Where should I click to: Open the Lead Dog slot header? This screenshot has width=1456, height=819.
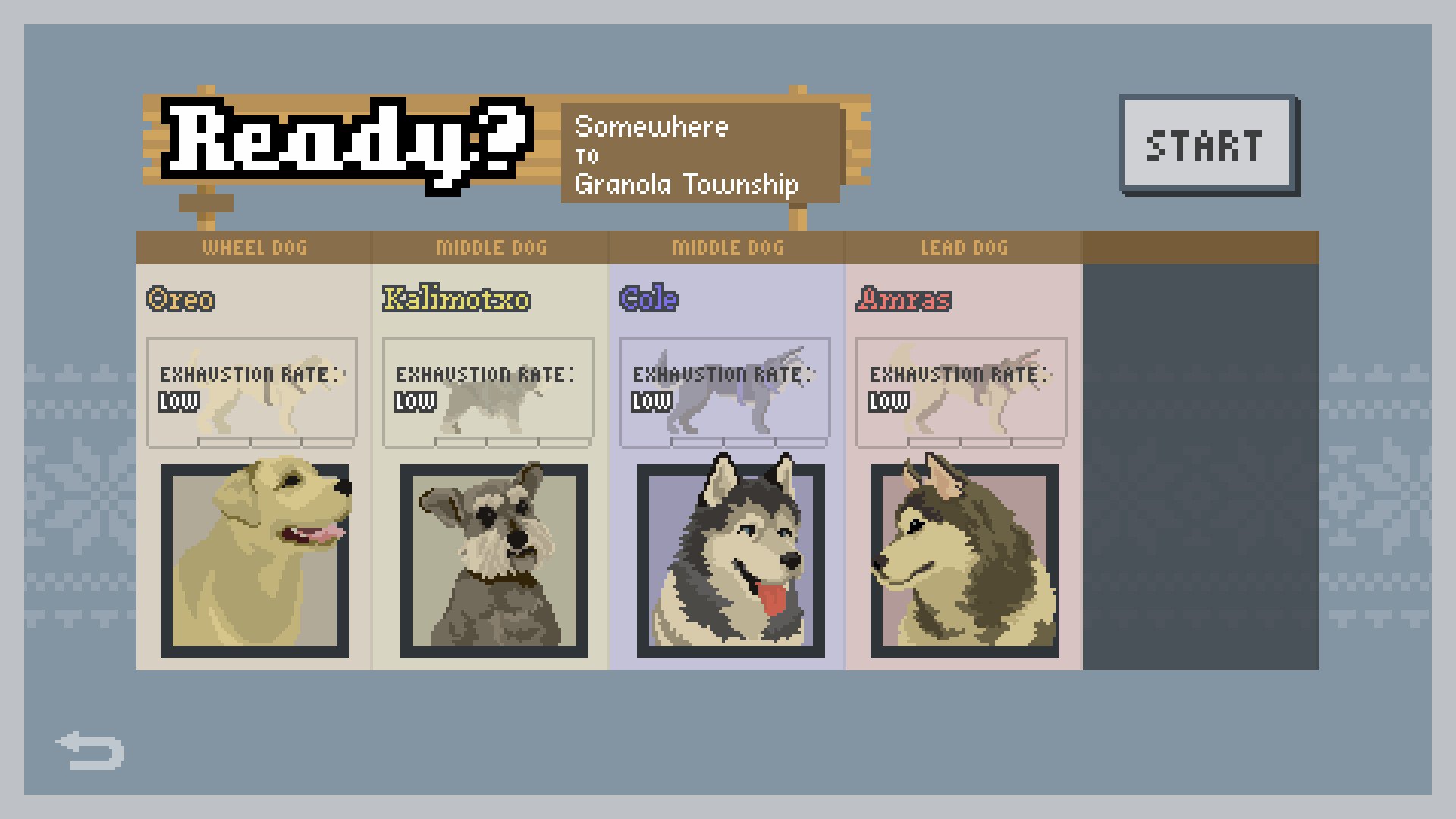964,246
